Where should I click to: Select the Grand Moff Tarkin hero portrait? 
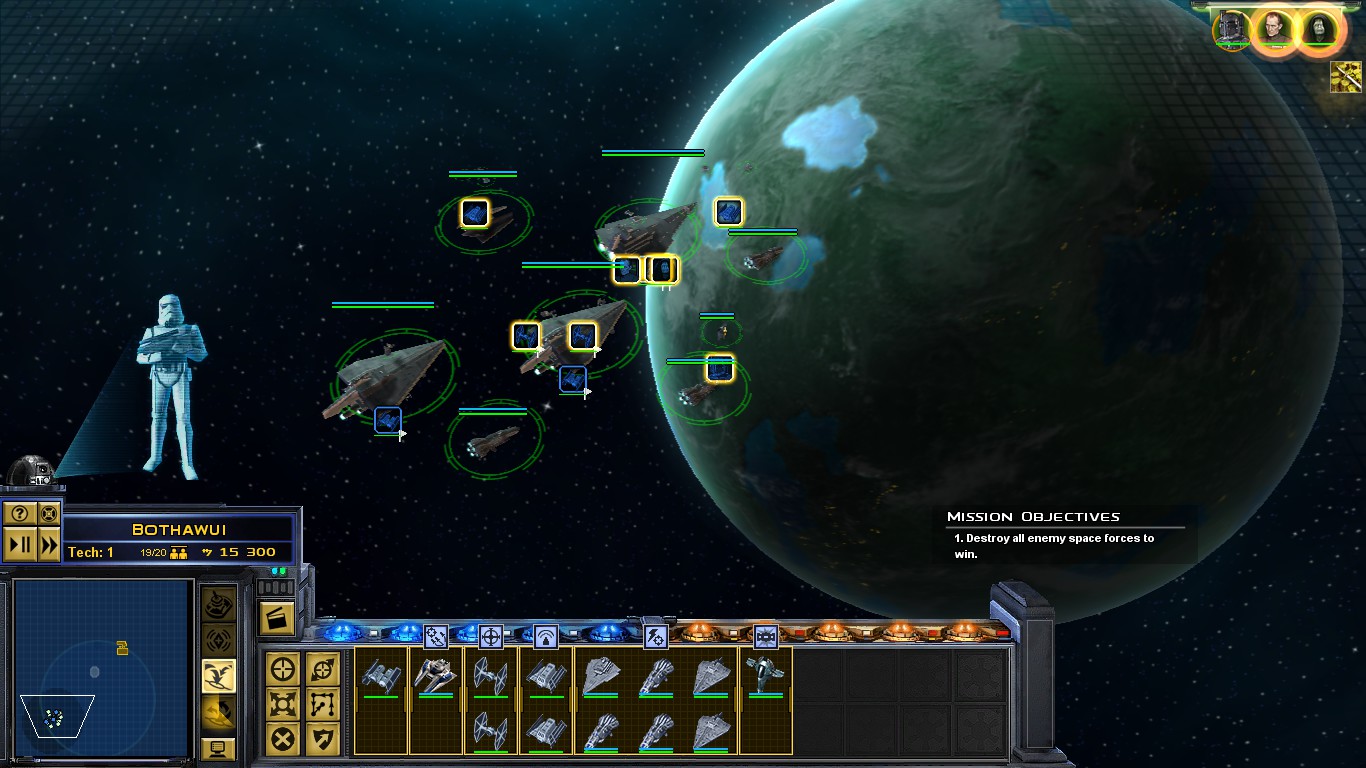[1275, 28]
